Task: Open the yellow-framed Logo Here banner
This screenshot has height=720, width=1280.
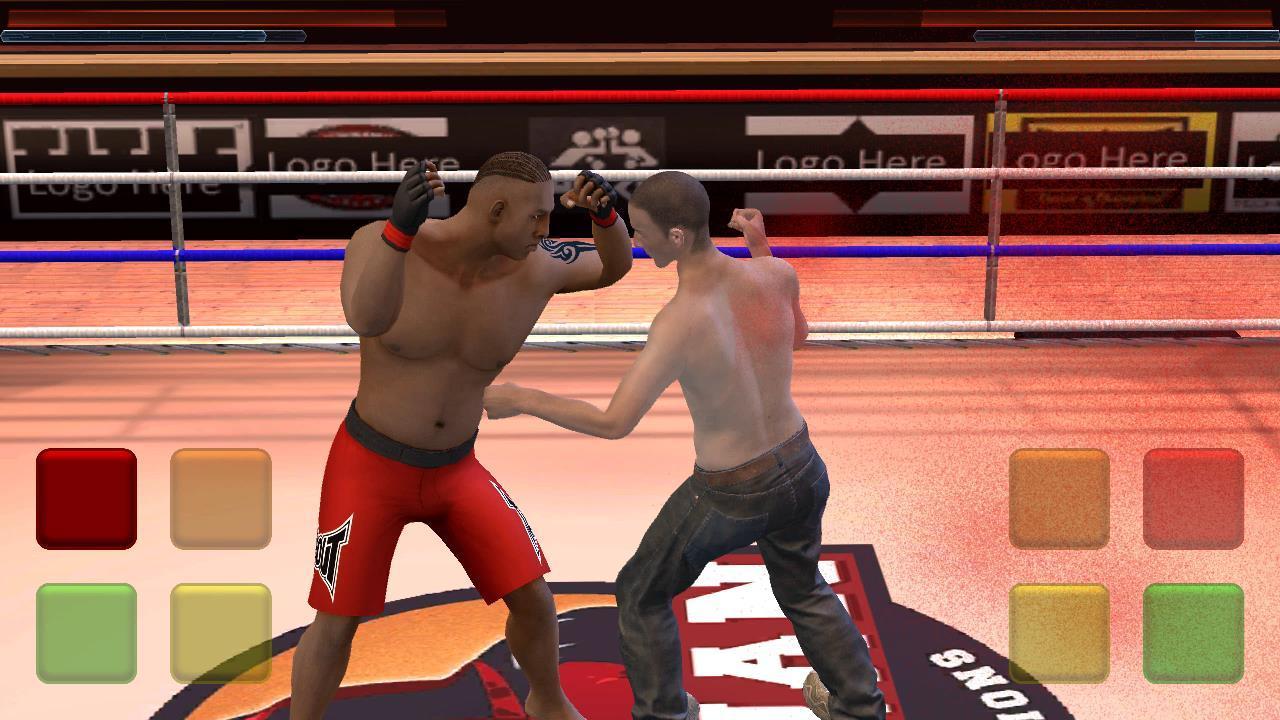Action: 1100,155
